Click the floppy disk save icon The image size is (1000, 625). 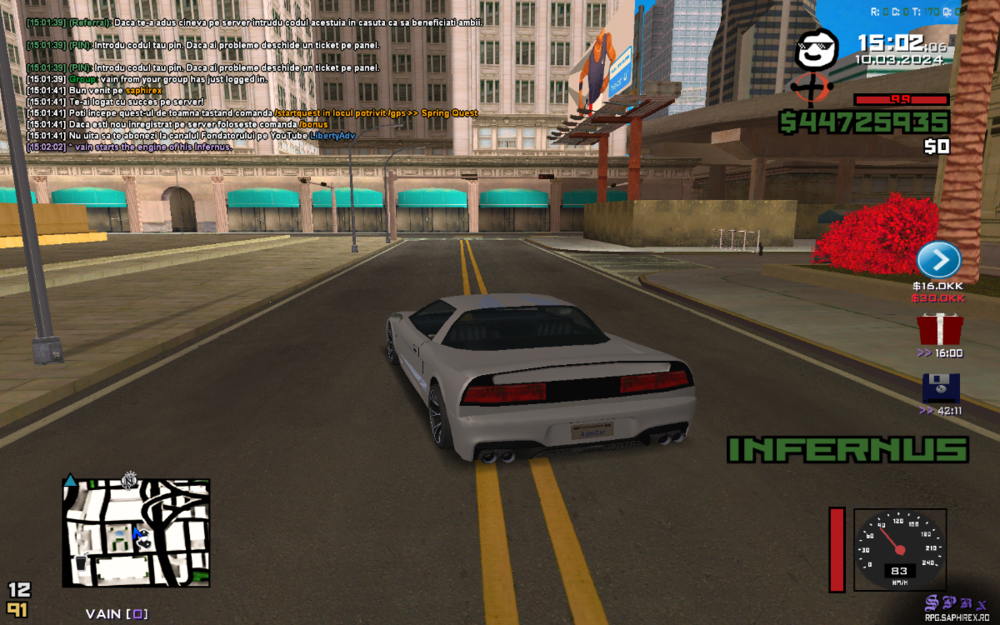pyautogui.click(x=940, y=388)
